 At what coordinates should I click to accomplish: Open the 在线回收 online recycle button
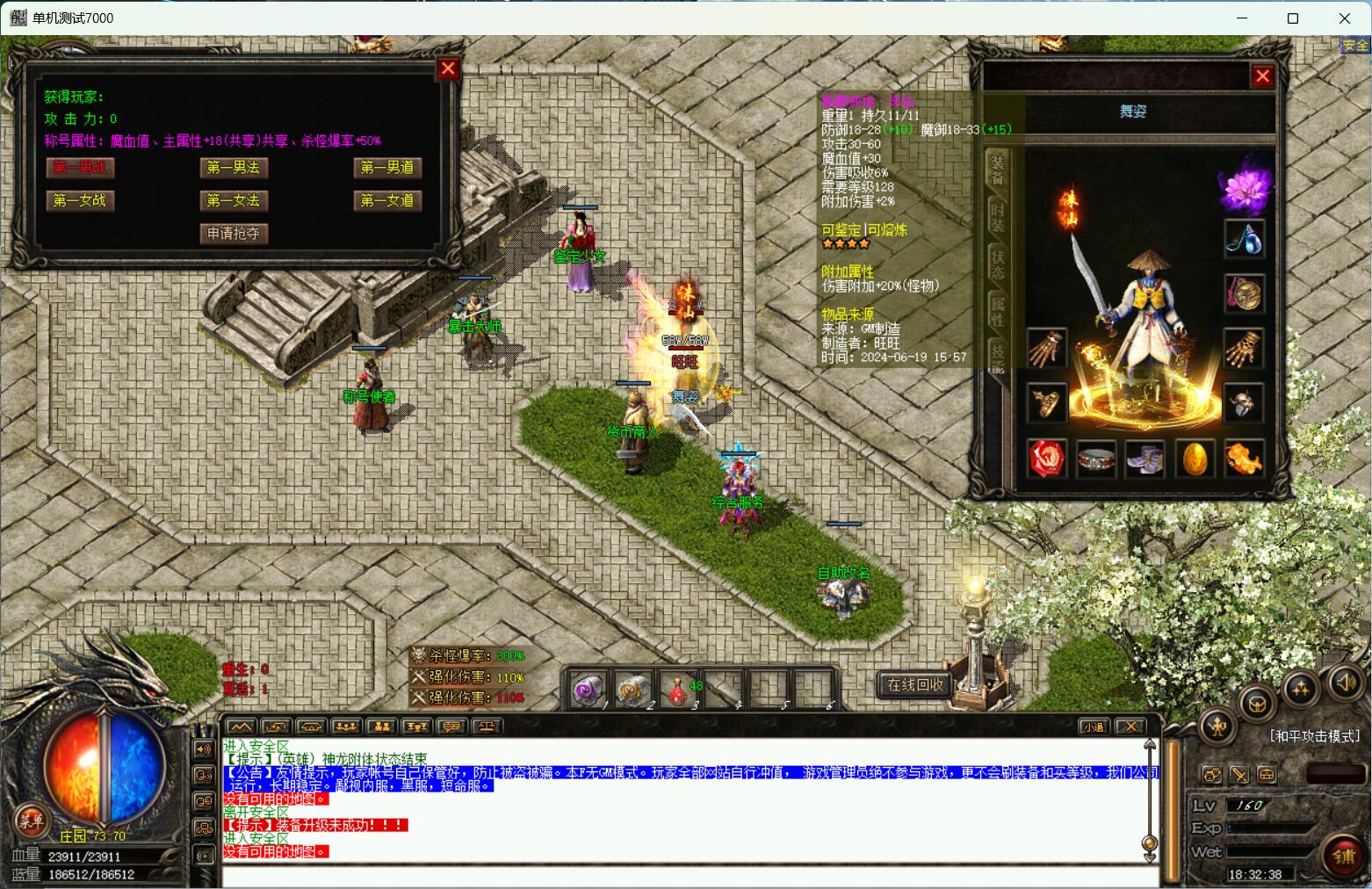coord(914,684)
